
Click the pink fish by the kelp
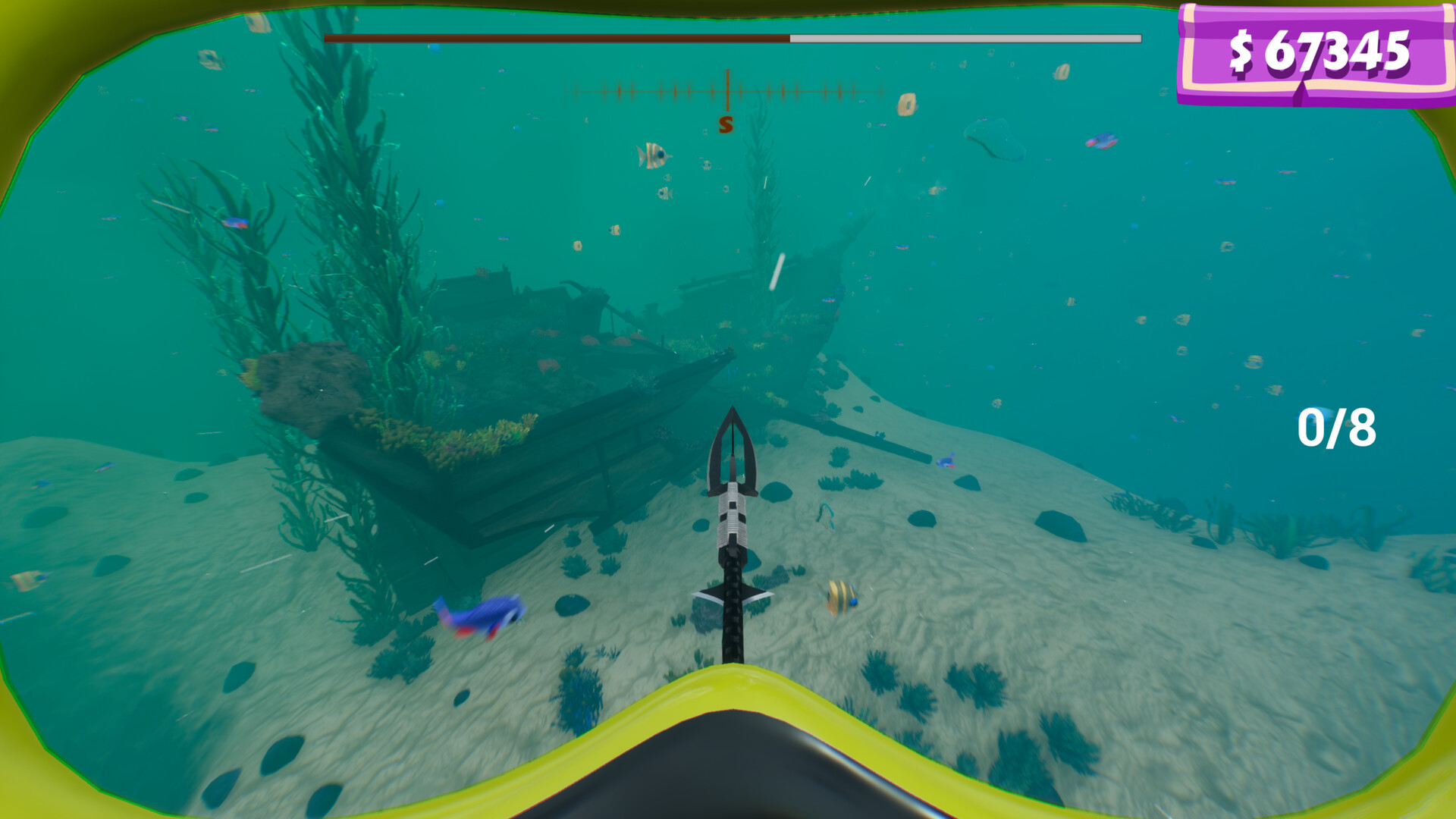click(237, 222)
